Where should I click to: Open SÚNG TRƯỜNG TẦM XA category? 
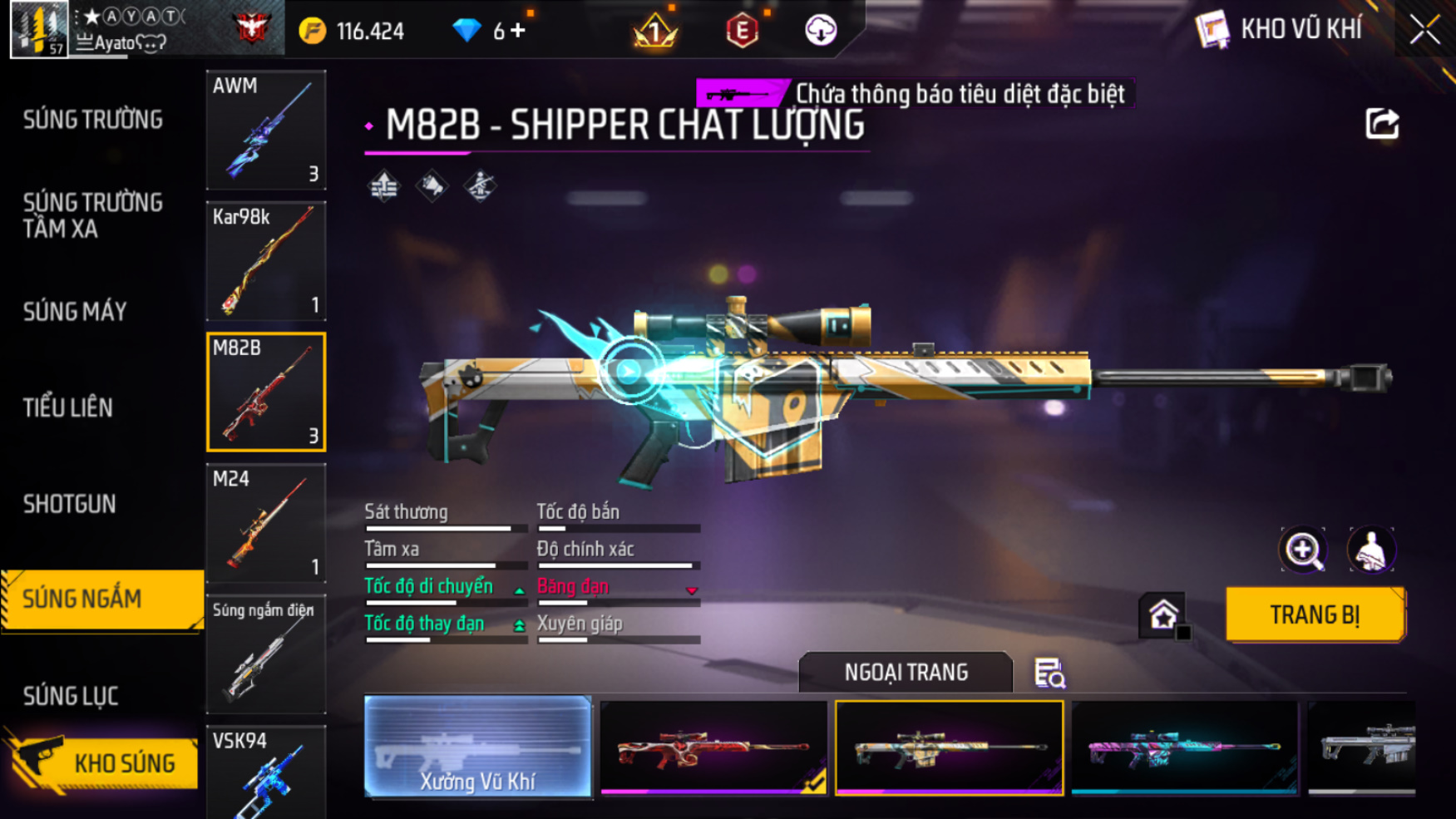coord(93,215)
